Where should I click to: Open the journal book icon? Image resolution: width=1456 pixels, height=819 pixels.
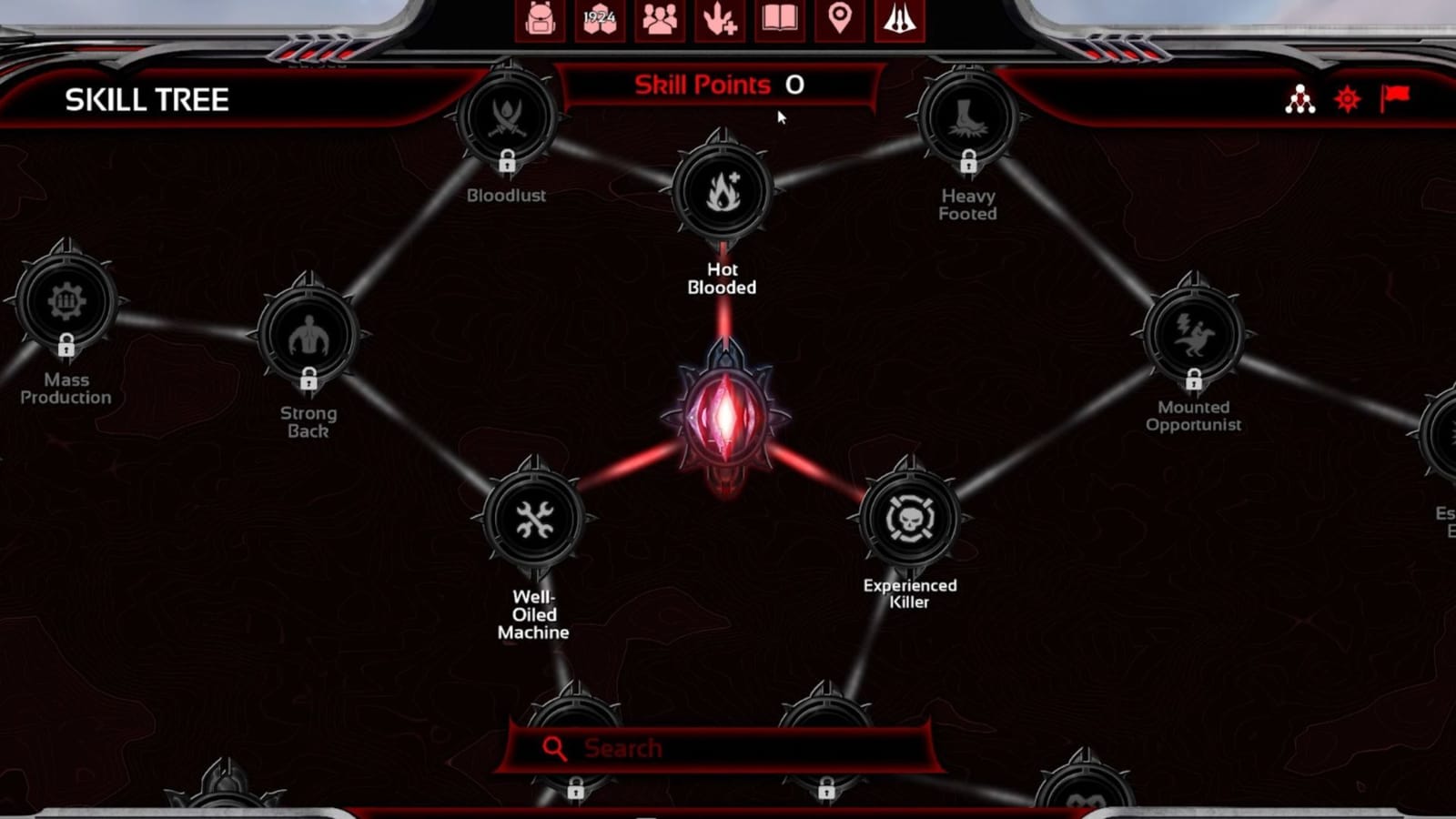pyautogui.click(x=781, y=20)
